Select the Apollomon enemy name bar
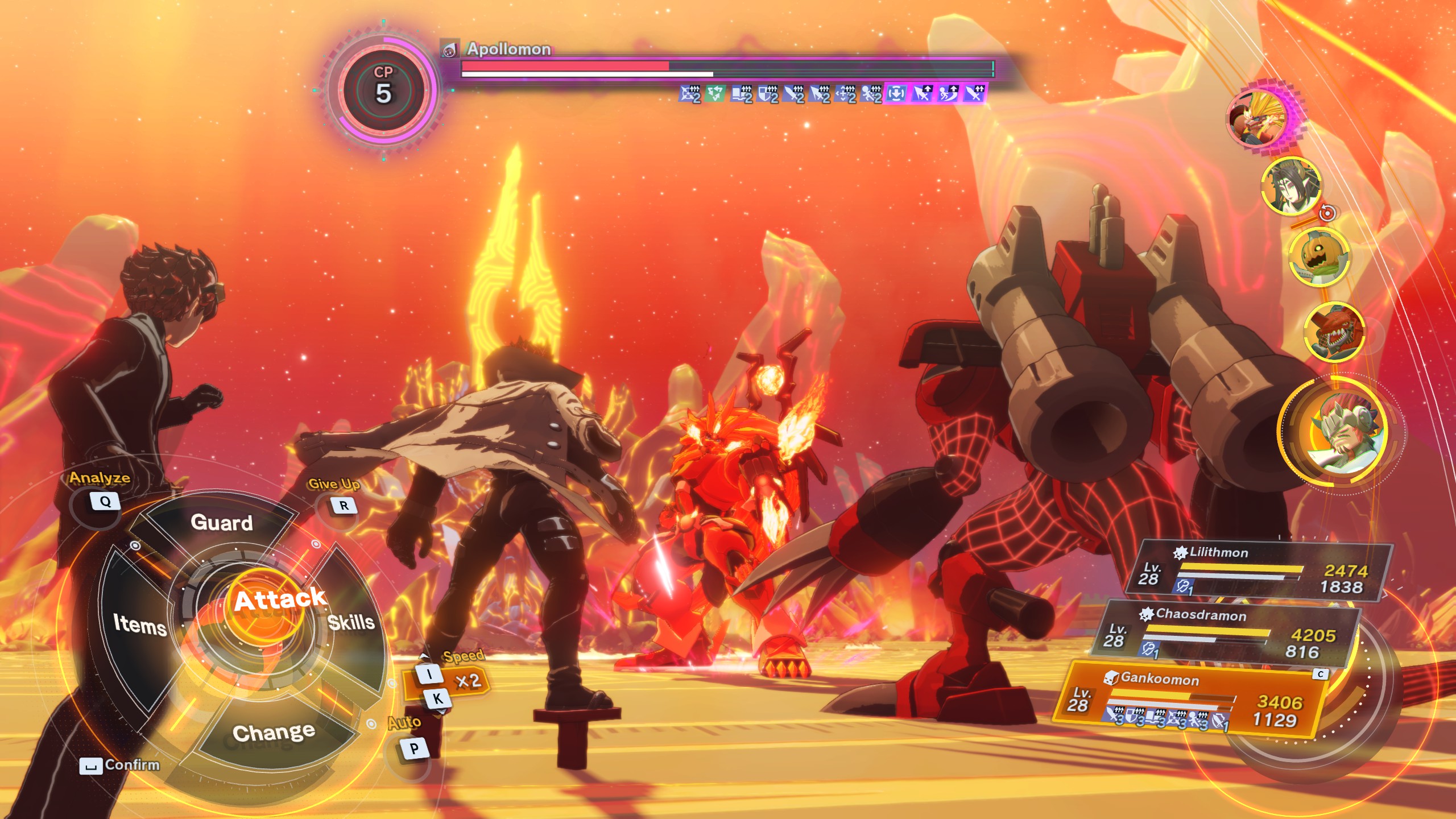The height and width of the screenshot is (819, 1456). point(508,49)
